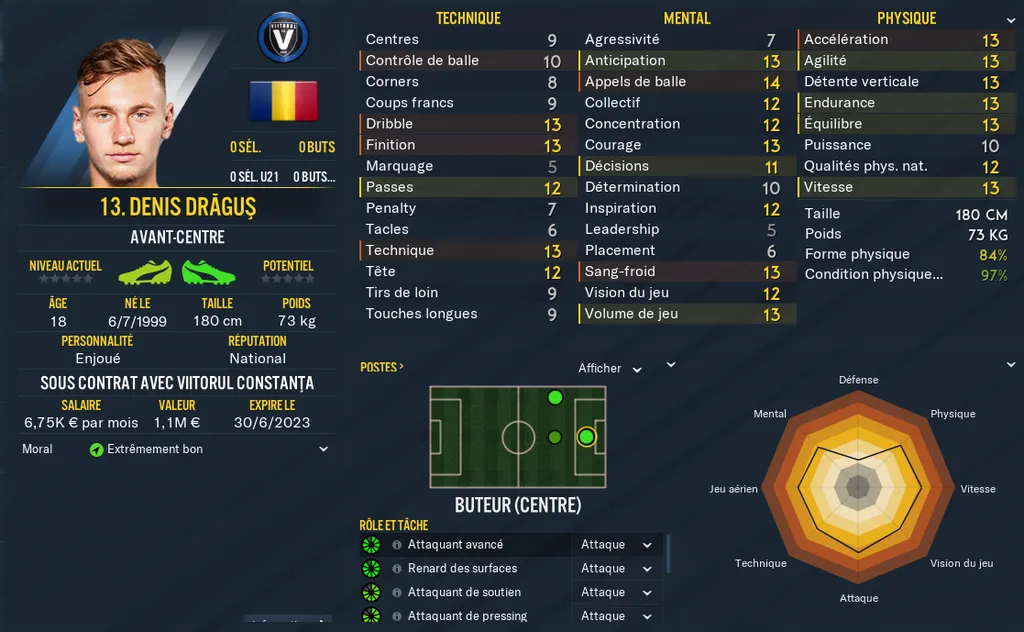
Task: Expand the radar chart options chevron
Action: (1010, 364)
